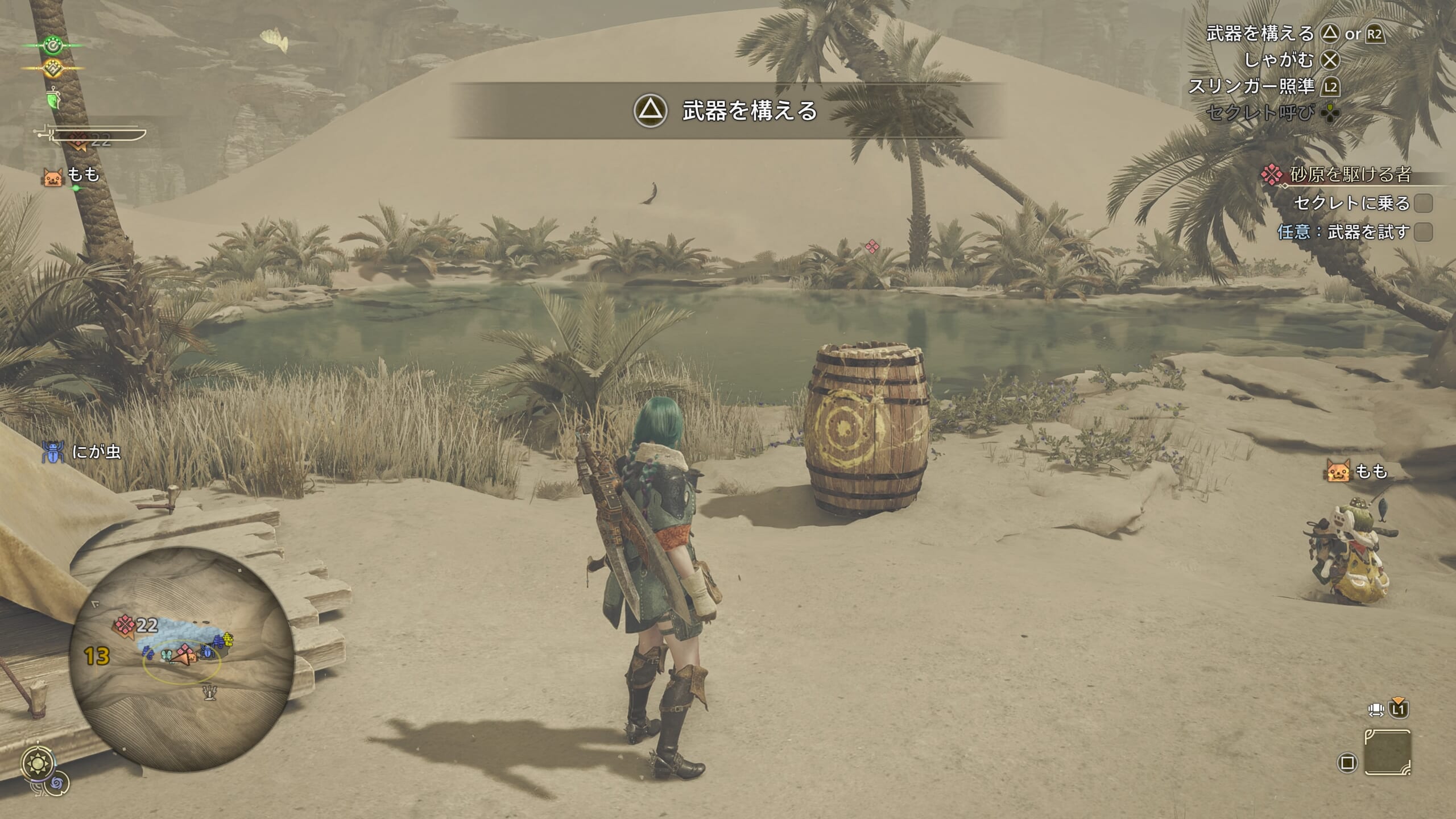This screenshot has width=1456, height=819.
Task: Select the もも Palico entry under the weapon gauge
Action: point(72,176)
